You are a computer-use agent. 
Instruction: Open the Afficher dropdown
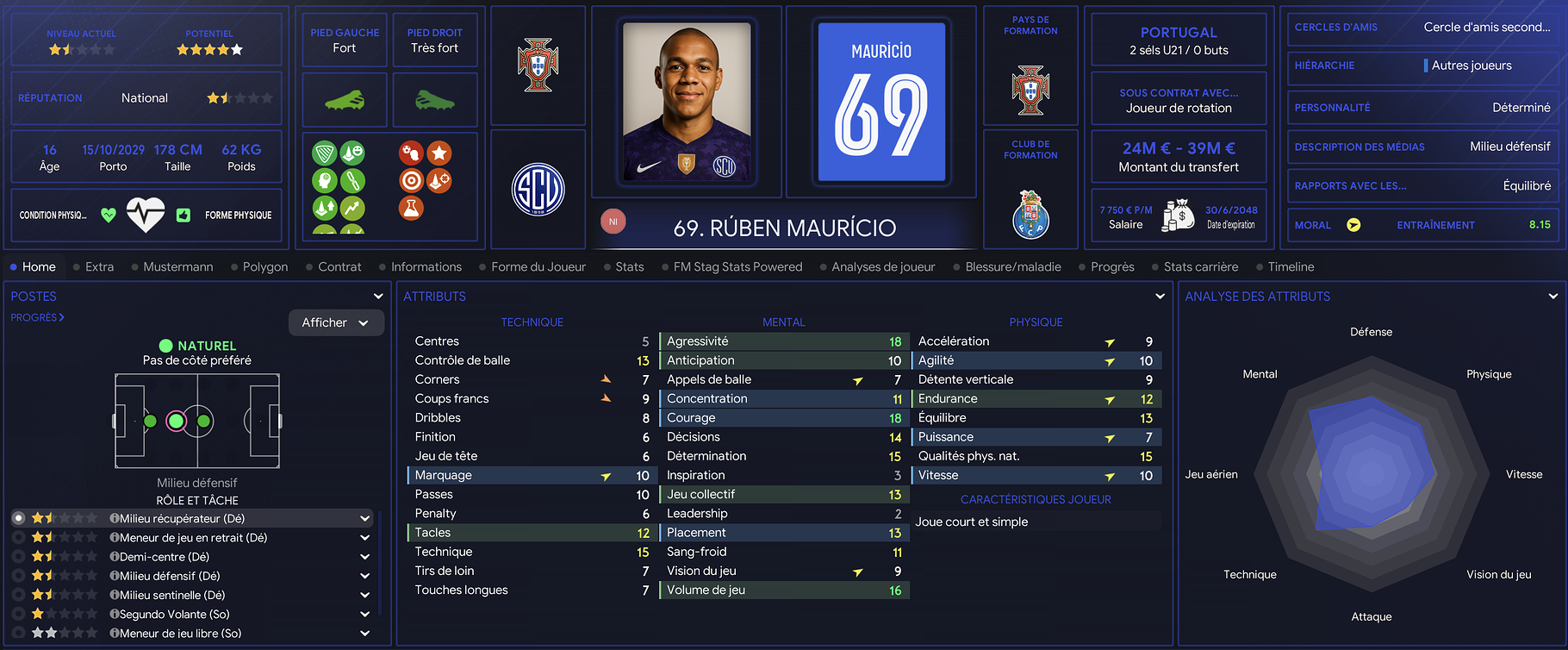(x=335, y=322)
